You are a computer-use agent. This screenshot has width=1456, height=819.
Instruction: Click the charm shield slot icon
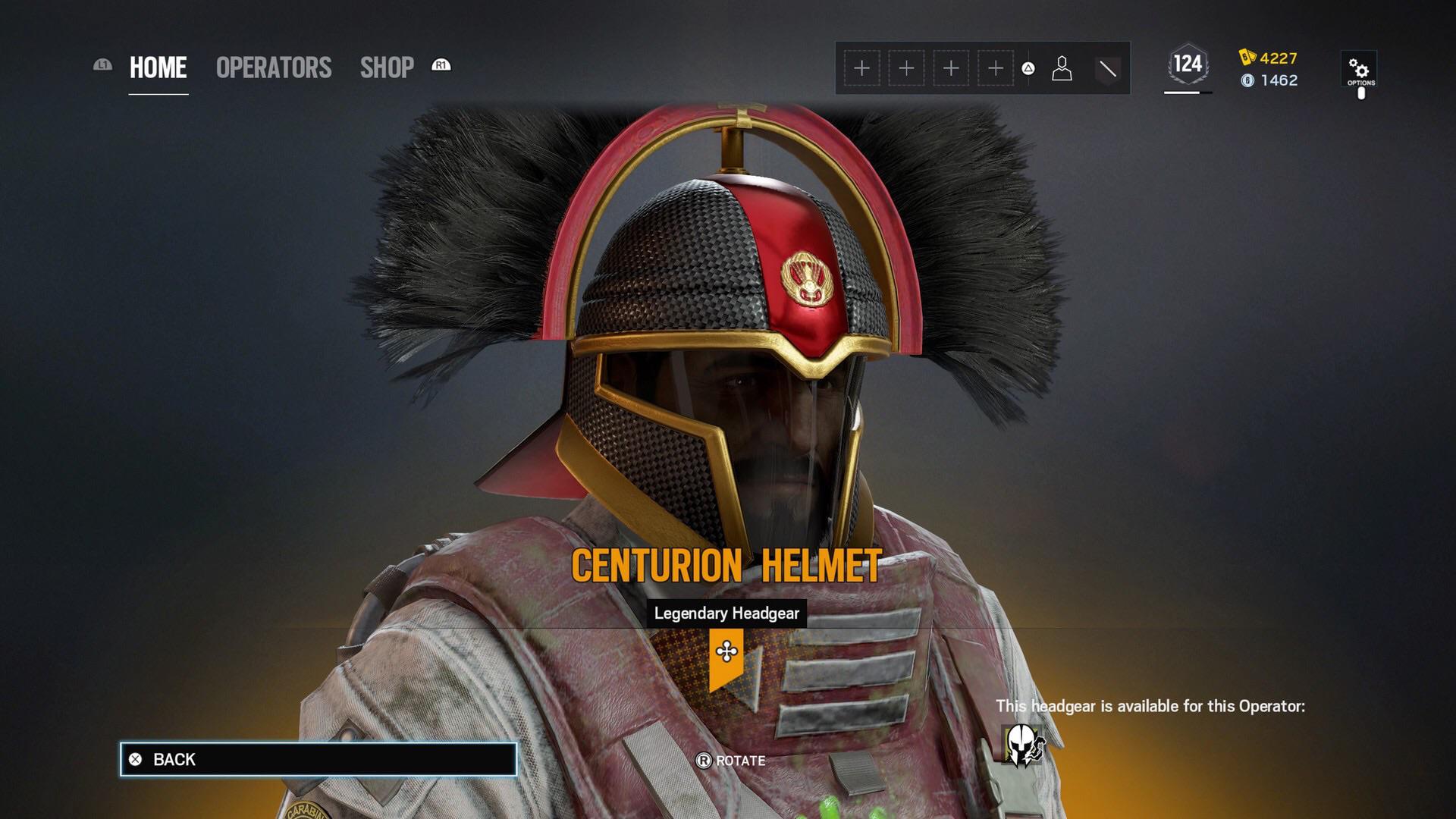pyautogui.click(x=1108, y=67)
